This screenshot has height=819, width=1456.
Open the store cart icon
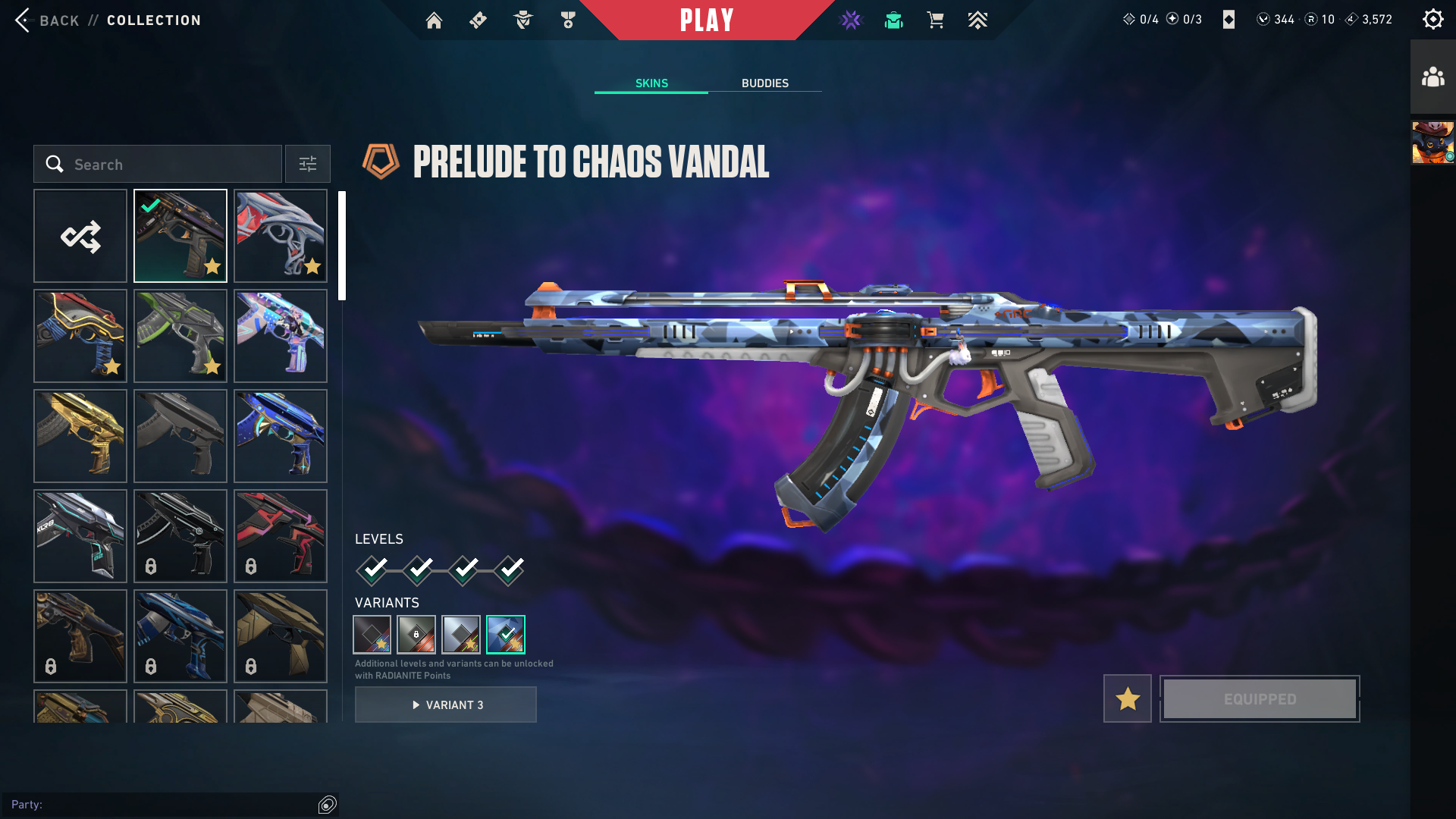click(935, 20)
